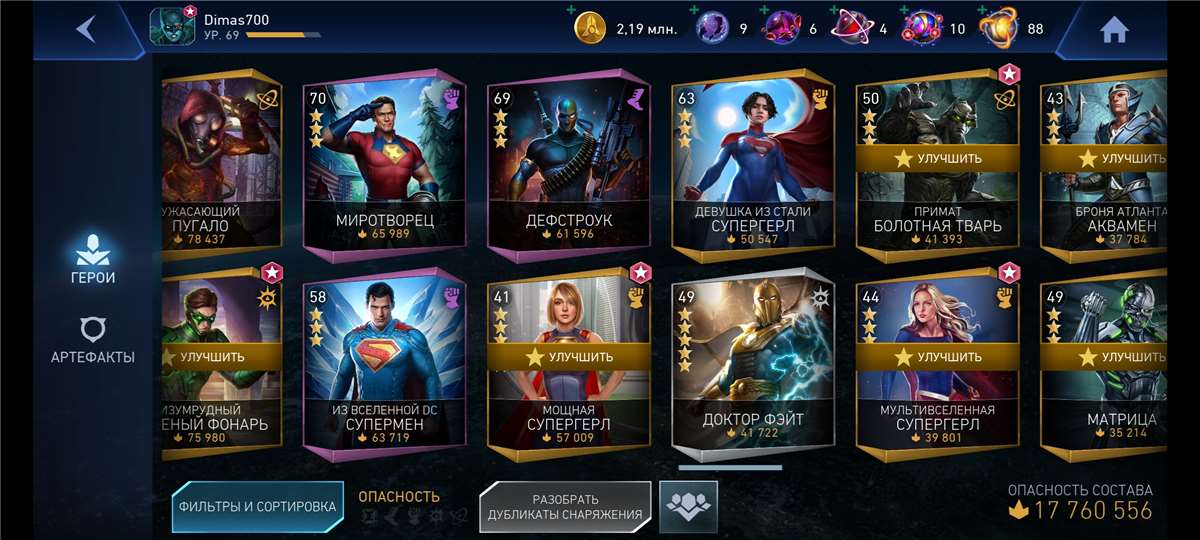Open Фильтры и сортировка
This screenshot has height=540, width=1200.
(257, 506)
